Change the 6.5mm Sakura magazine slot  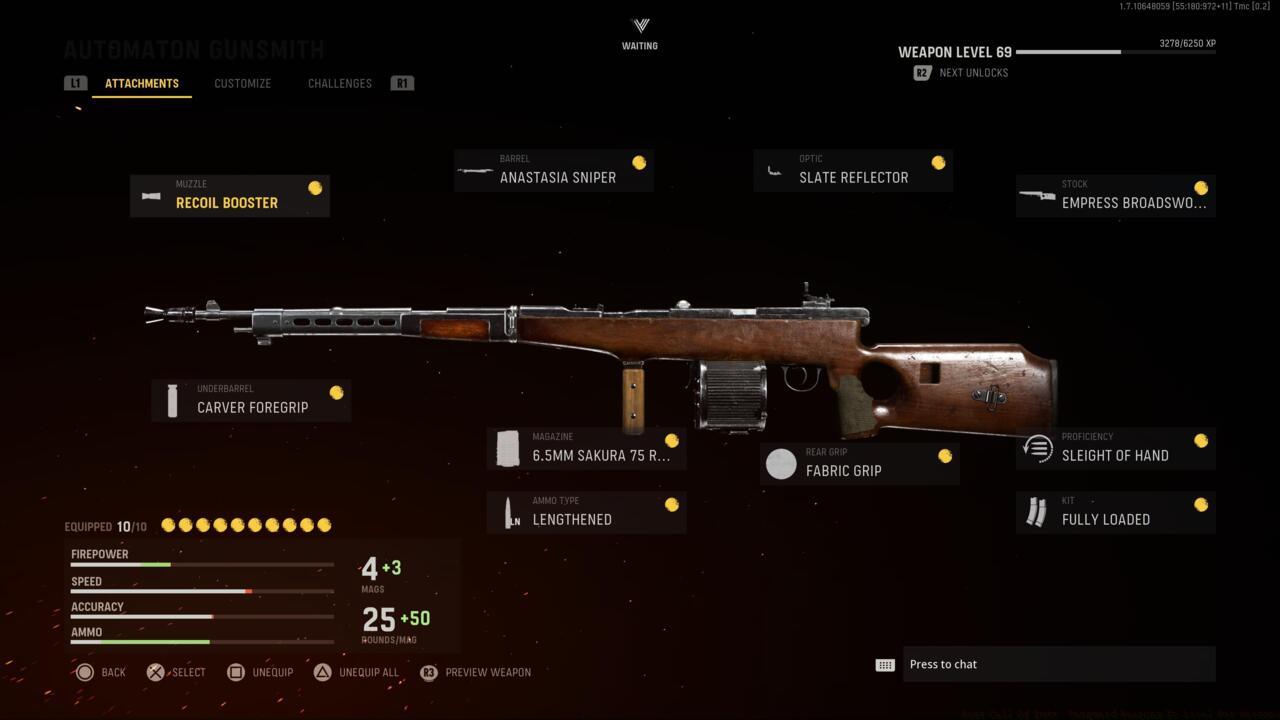[586, 448]
